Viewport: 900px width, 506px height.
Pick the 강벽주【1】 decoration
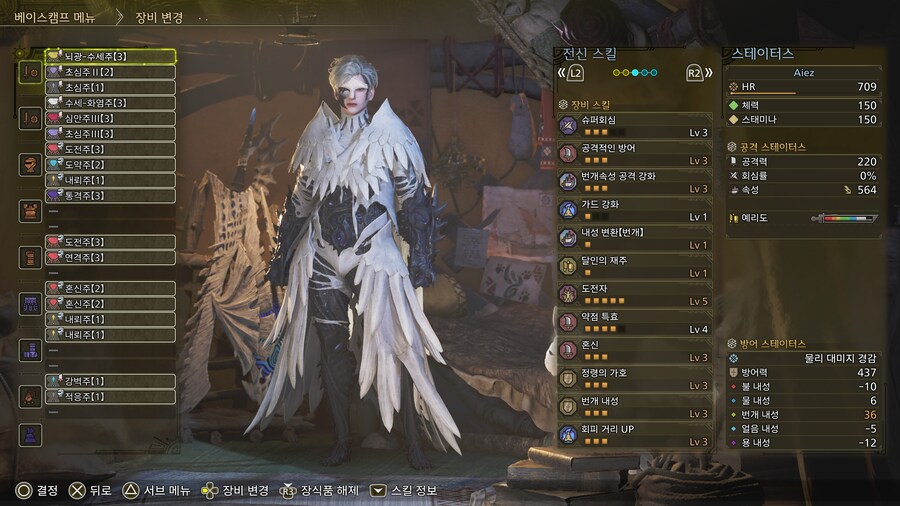(x=110, y=381)
